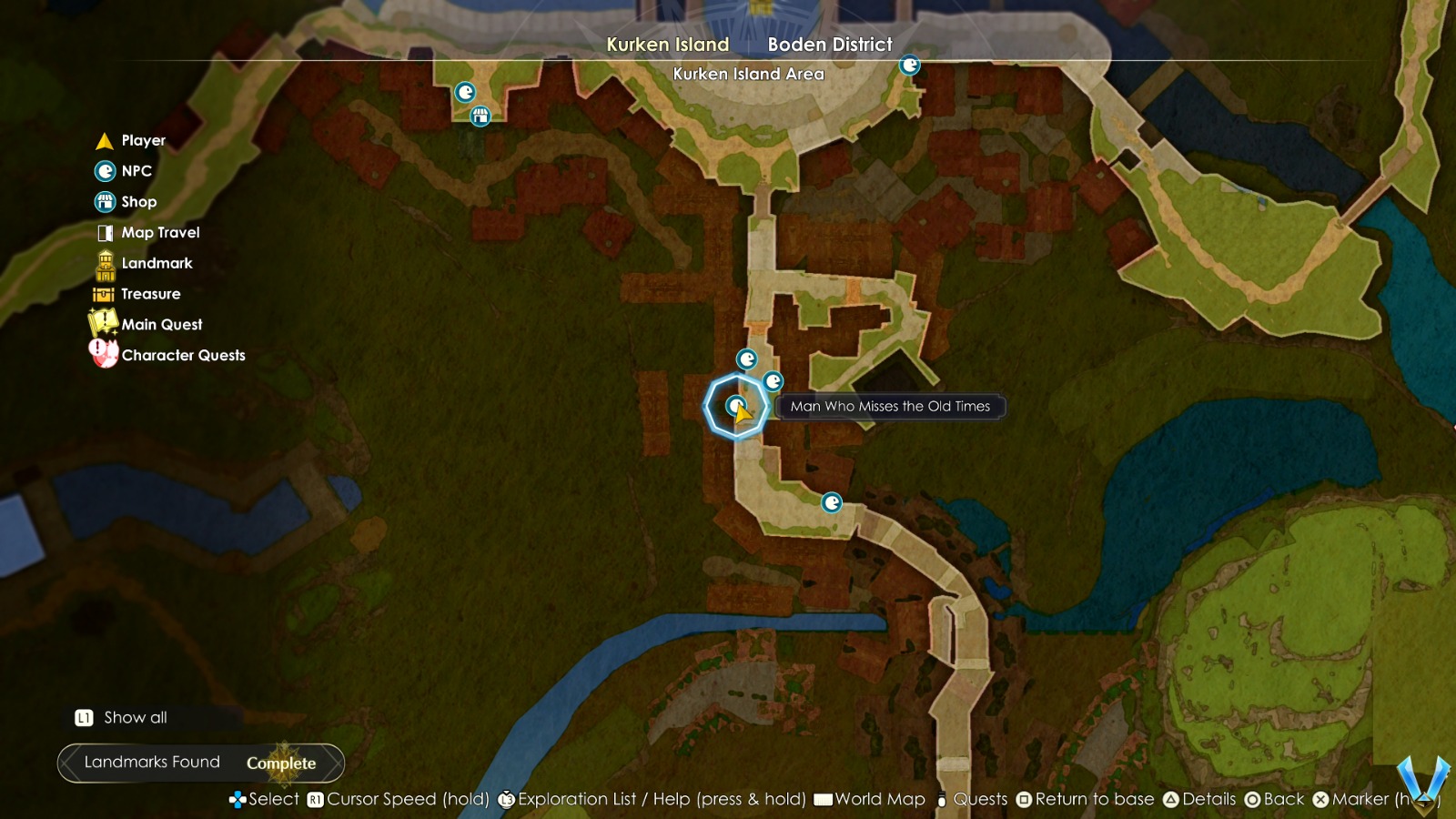Viewport: 1456px width, 819px height.
Task: Click the Shop legend icon
Action: (x=105, y=201)
